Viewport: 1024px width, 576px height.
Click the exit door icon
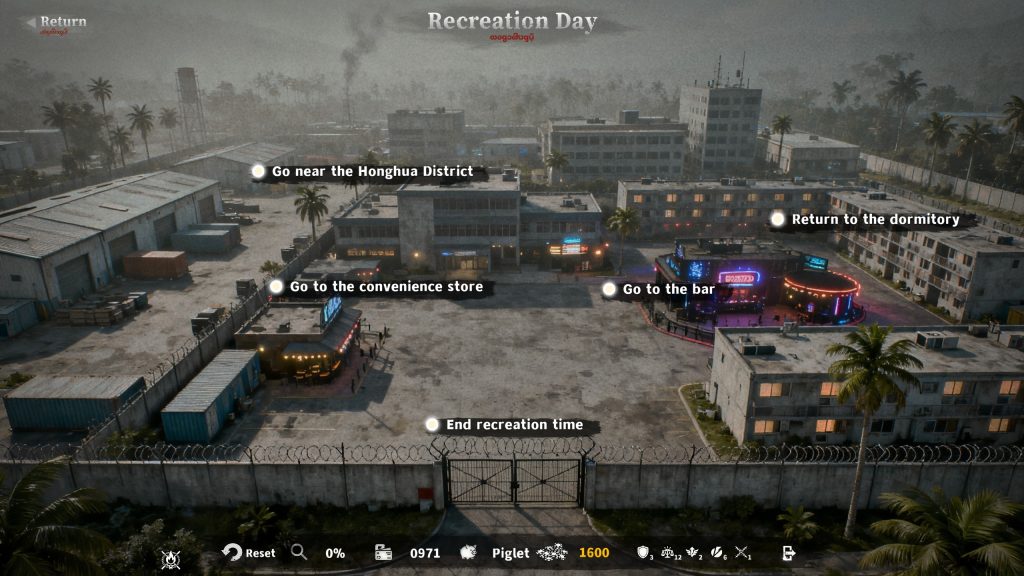pos(788,553)
